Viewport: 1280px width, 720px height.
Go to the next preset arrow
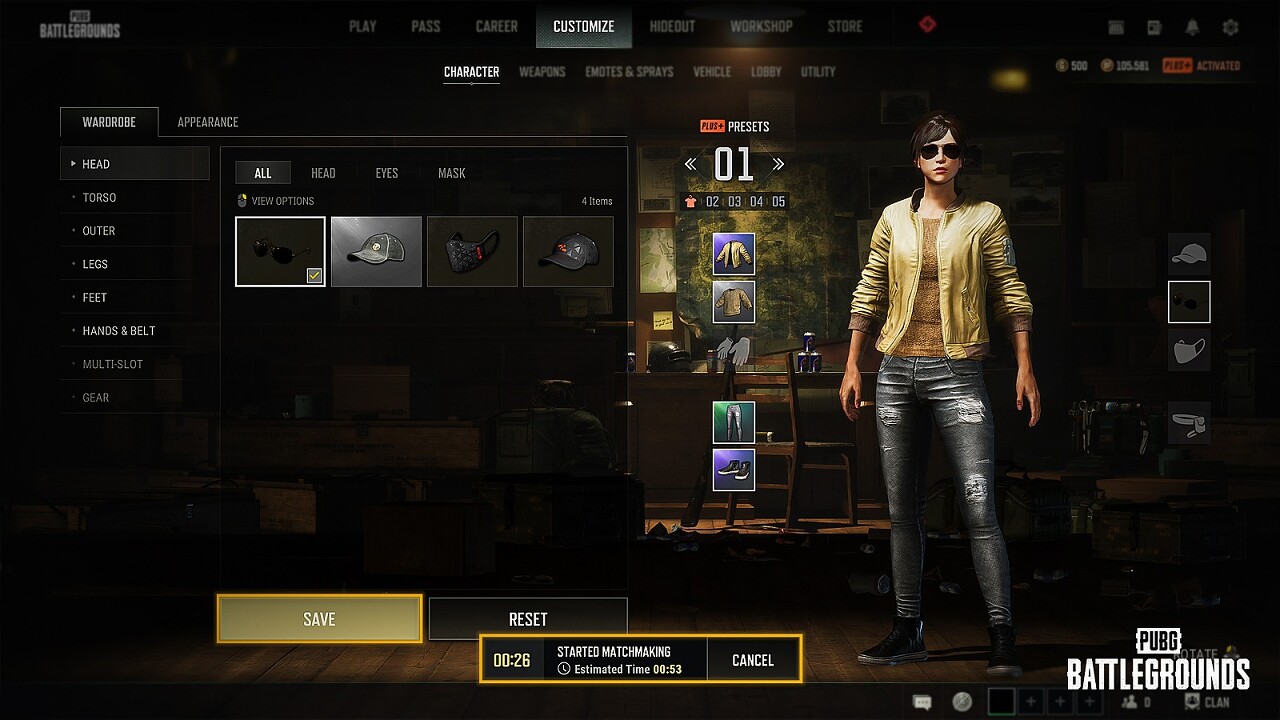coord(778,164)
